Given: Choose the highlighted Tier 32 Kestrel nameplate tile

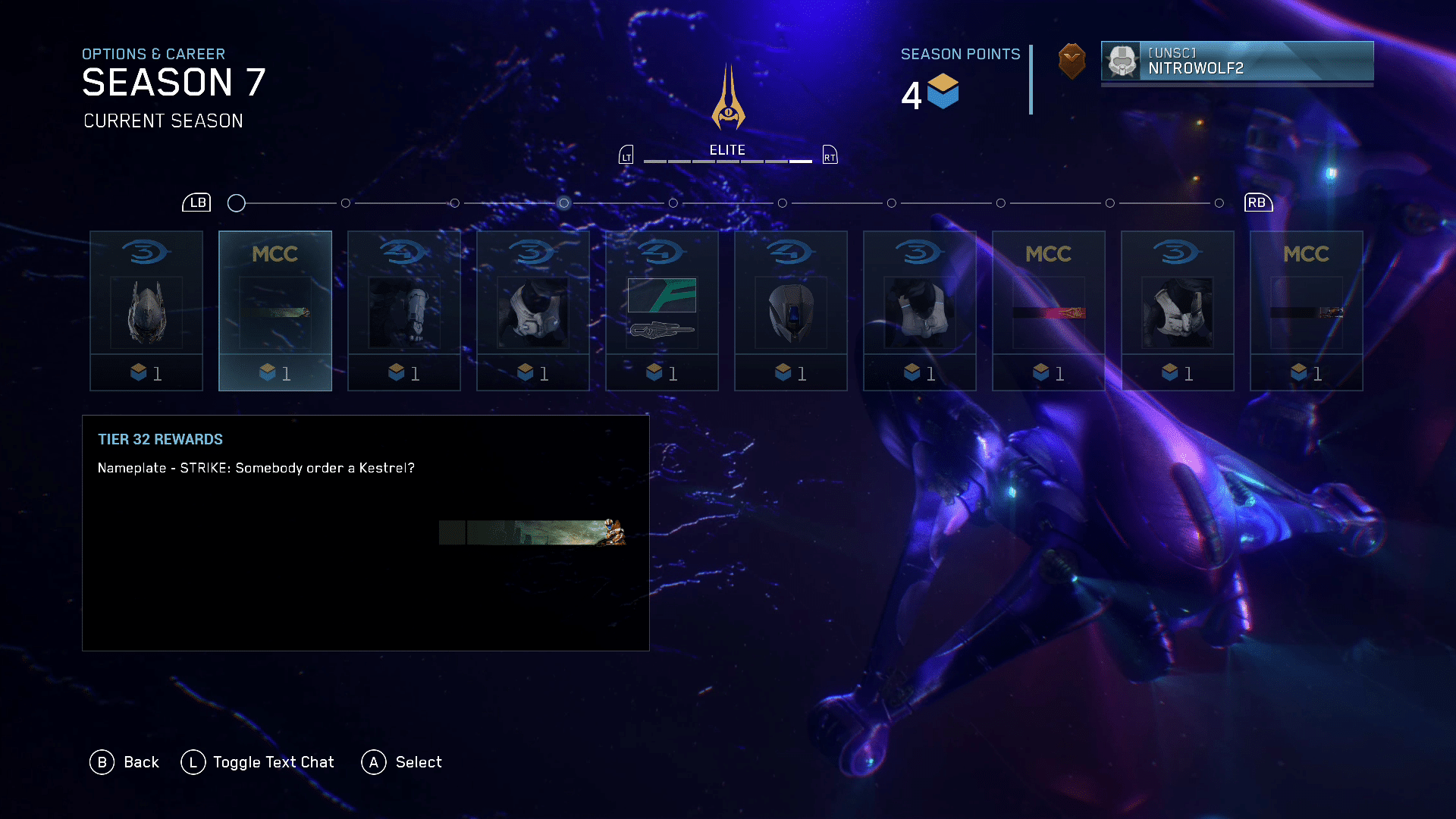Looking at the screenshot, I should point(275,311).
